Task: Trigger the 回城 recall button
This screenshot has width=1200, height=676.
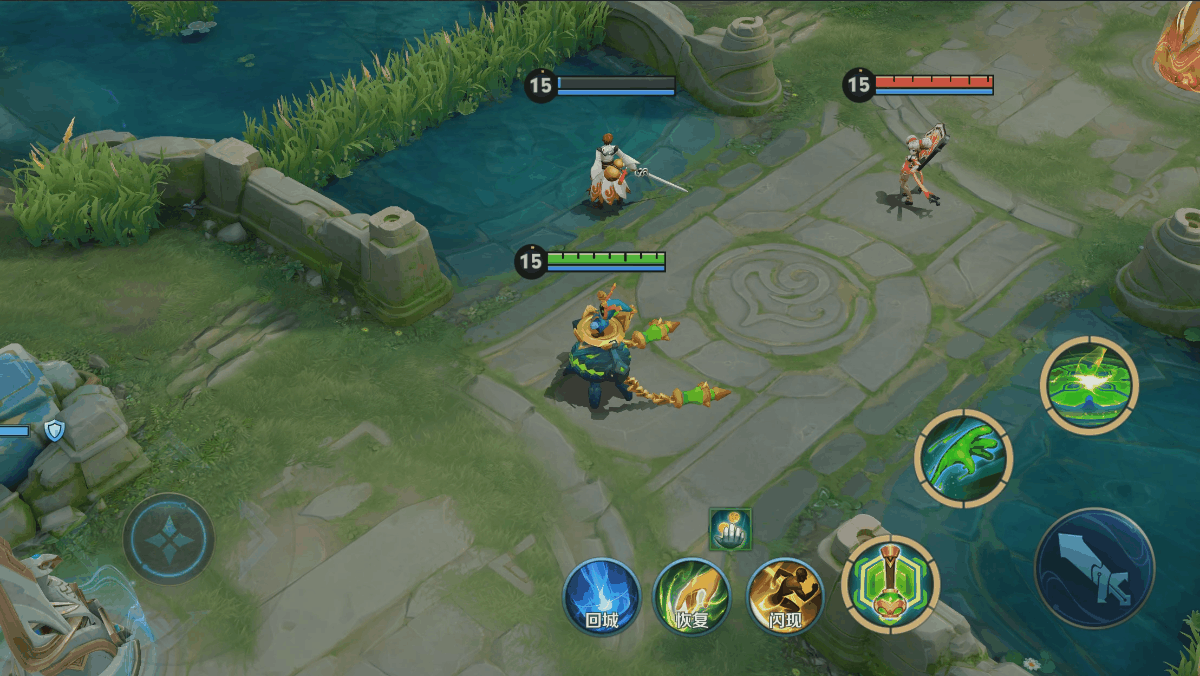Action: pos(601,596)
